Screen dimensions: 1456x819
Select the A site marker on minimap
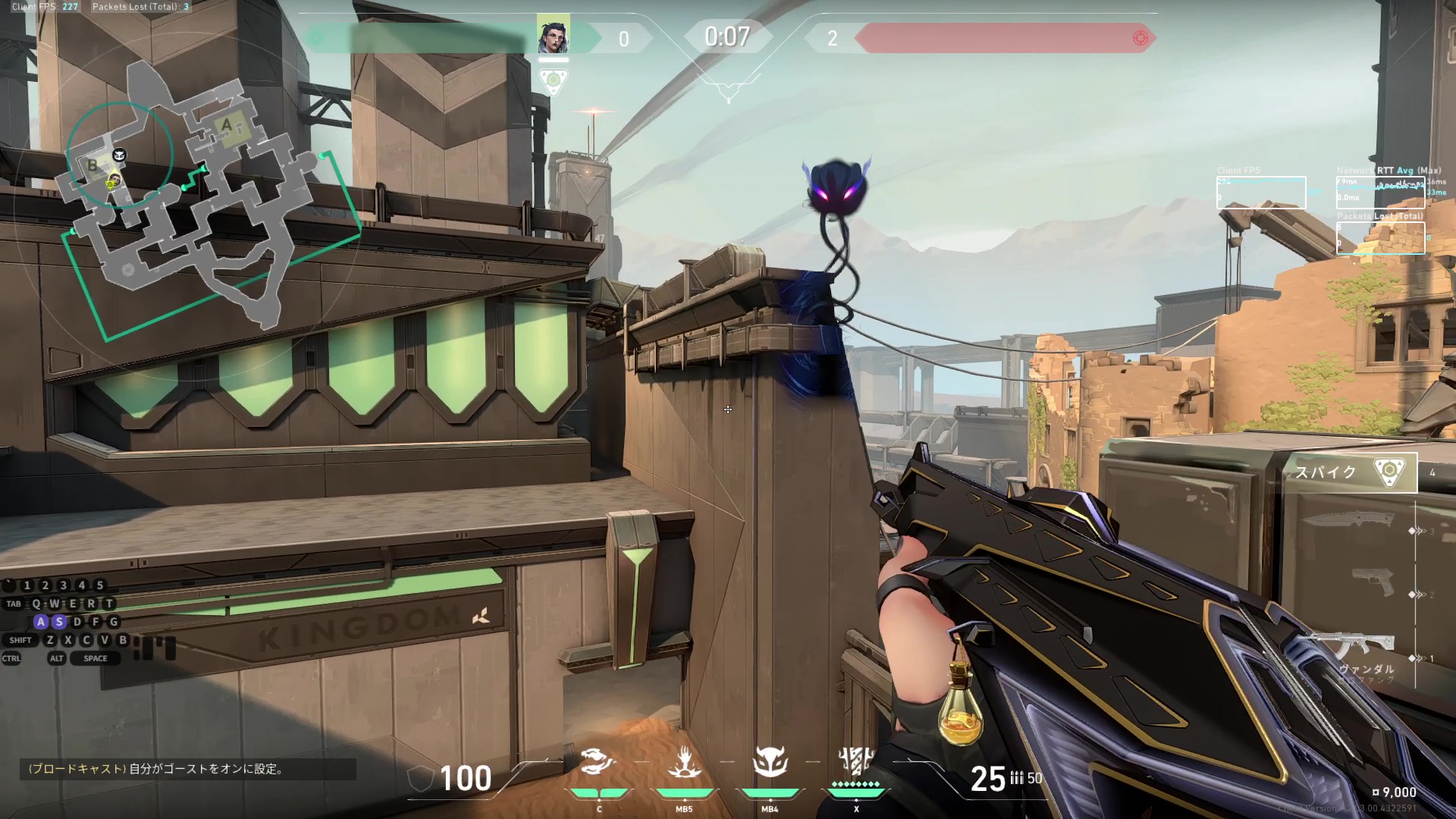pyautogui.click(x=227, y=124)
